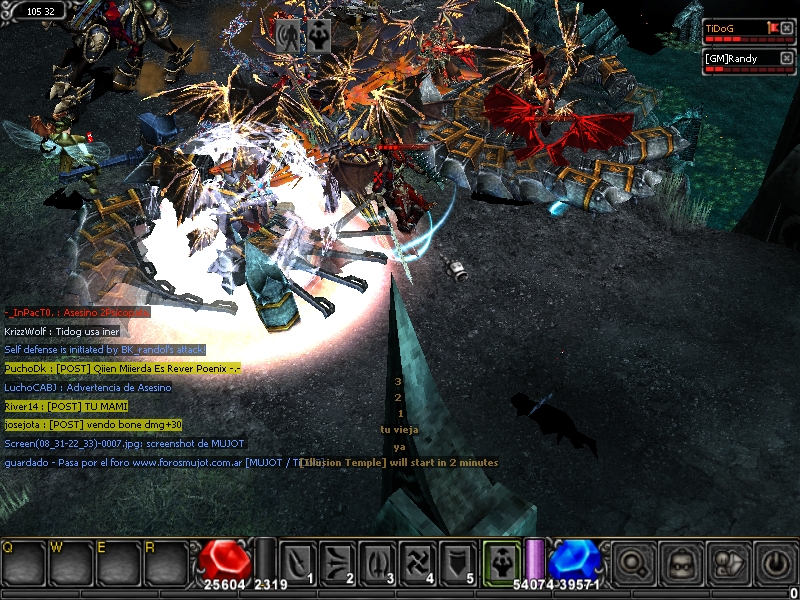Open the character face menu button
800x600 pixels.
(x=681, y=563)
